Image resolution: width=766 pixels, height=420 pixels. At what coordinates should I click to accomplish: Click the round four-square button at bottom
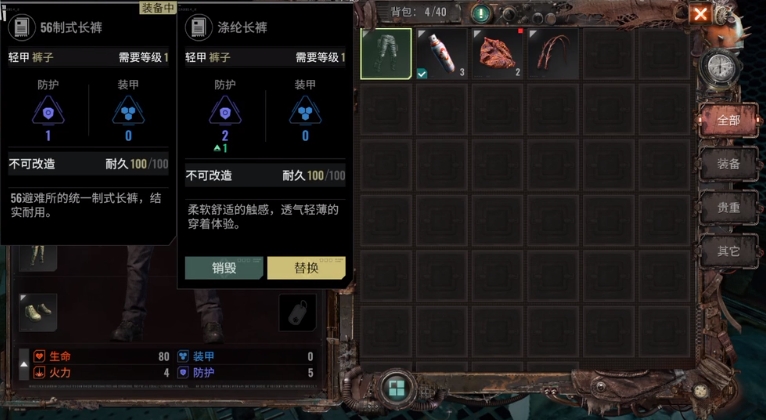pyautogui.click(x=396, y=389)
